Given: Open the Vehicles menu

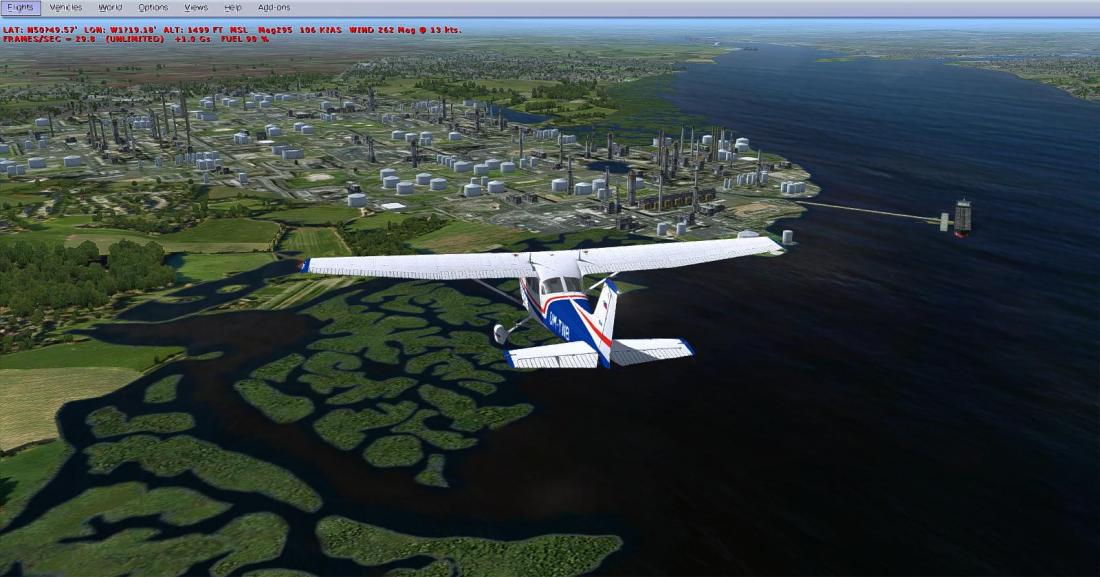Looking at the screenshot, I should (65, 7).
